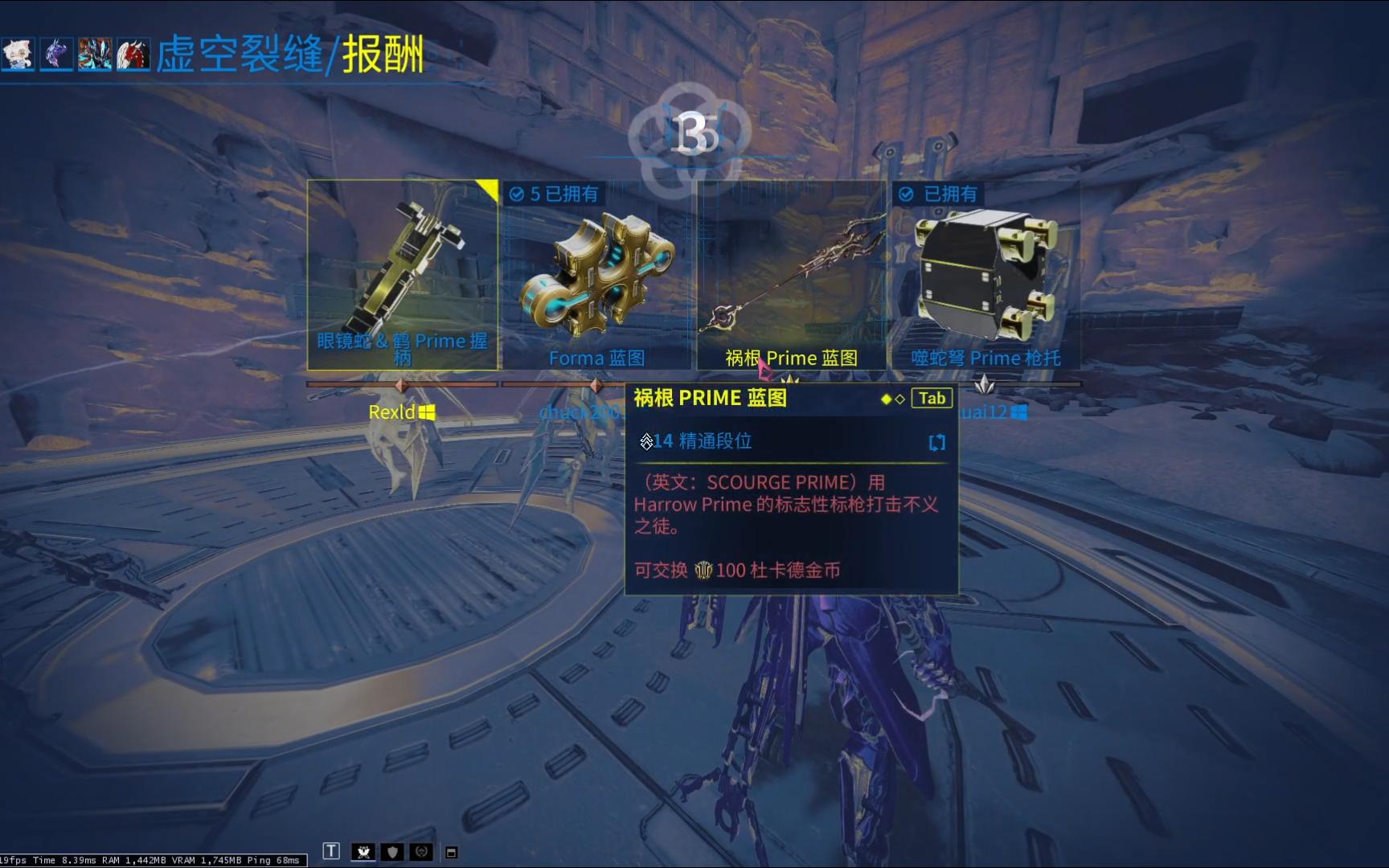Image resolution: width=1389 pixels, height=868 pixels.
Task: Select the crossed-weapons arsenal icon in bottom toolbar
Action: click(x=365, y=851)
